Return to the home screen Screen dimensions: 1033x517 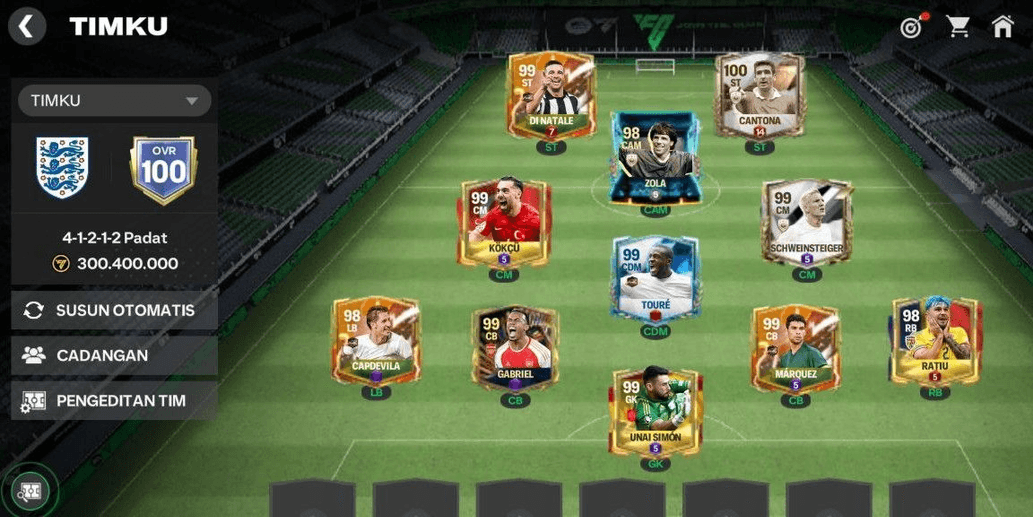point(1003,27)
